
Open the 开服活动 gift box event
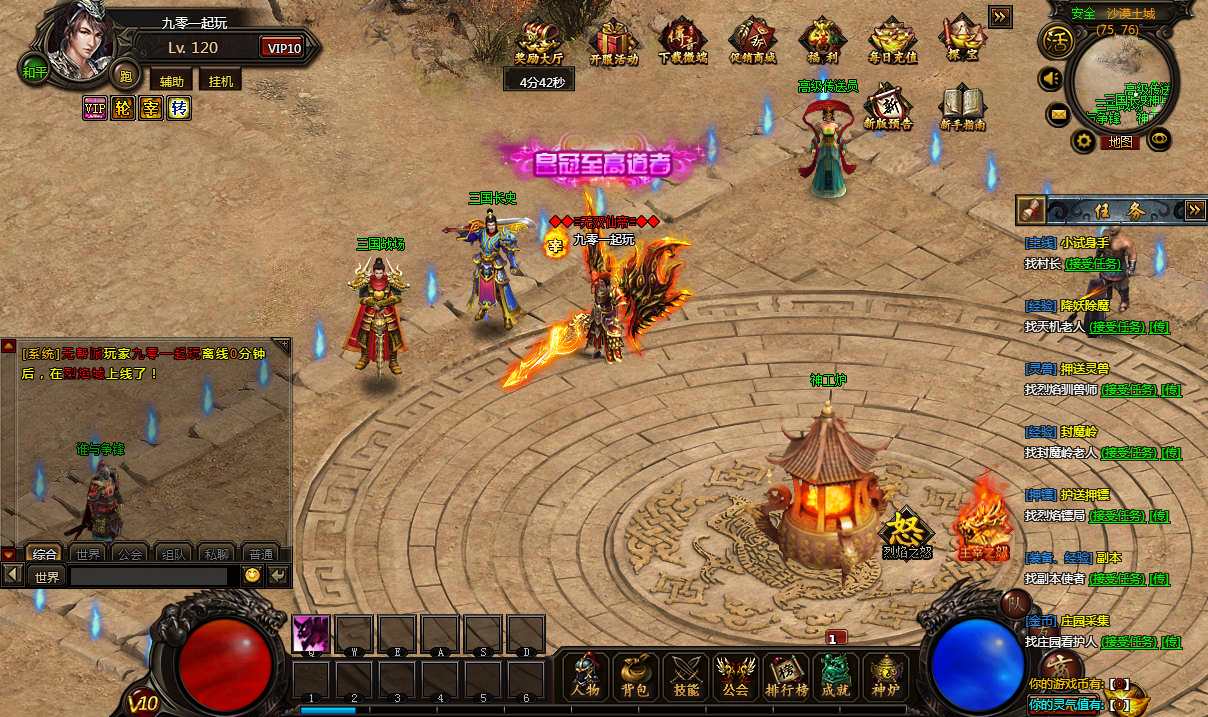click(x=613, y=44)
